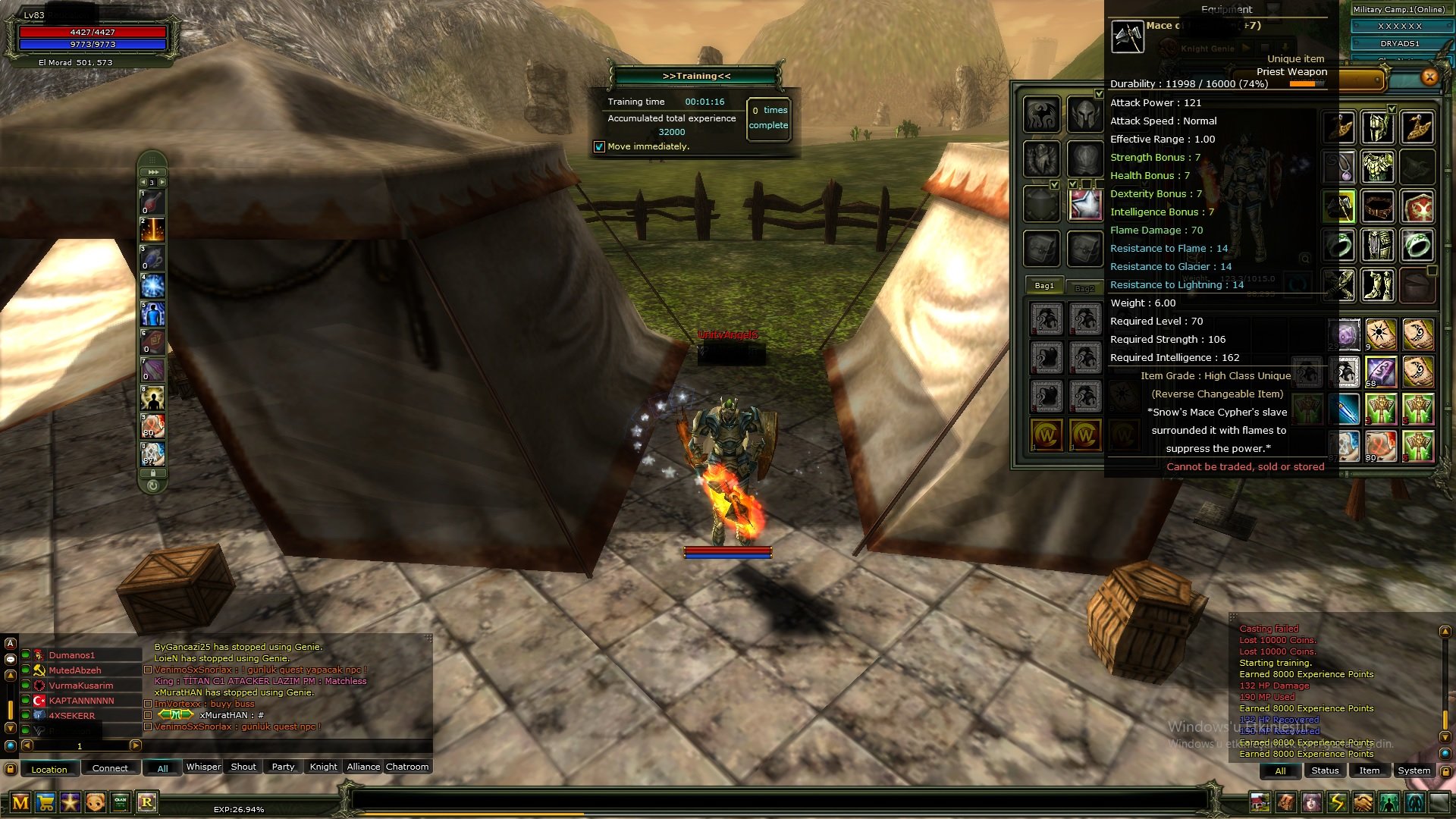
Task: Select the "R" rankings icon
Action: pyautogui.click(x=146, y=802)
